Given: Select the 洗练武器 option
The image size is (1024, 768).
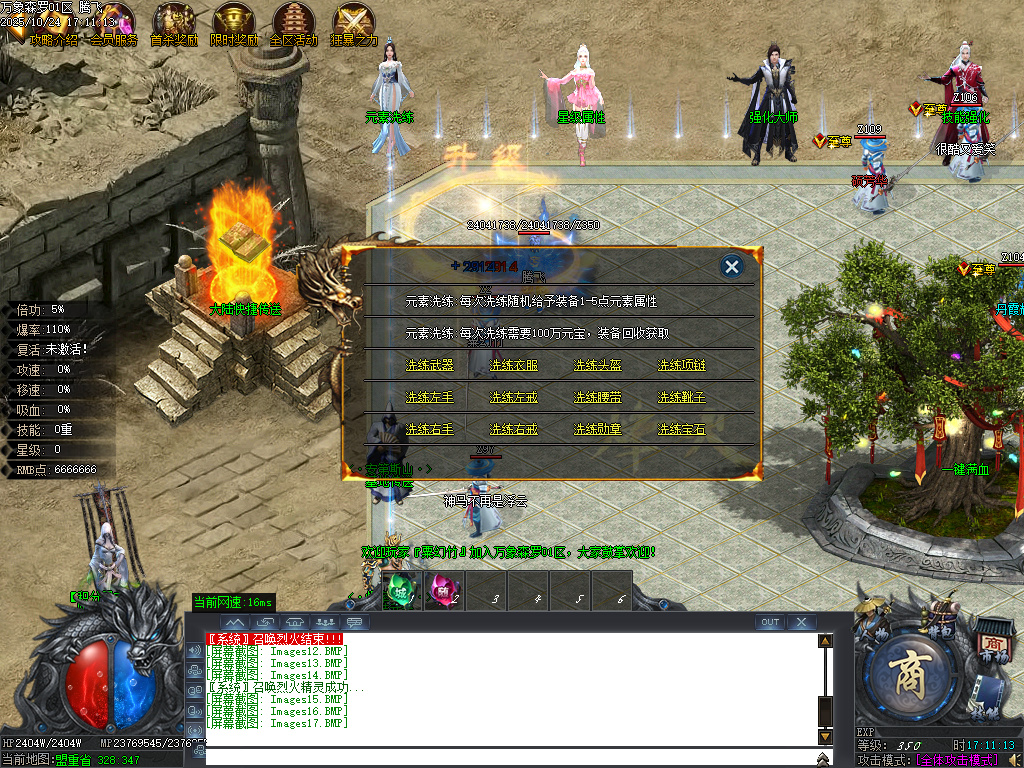Looking at the screenshot, I should (429, 365).
